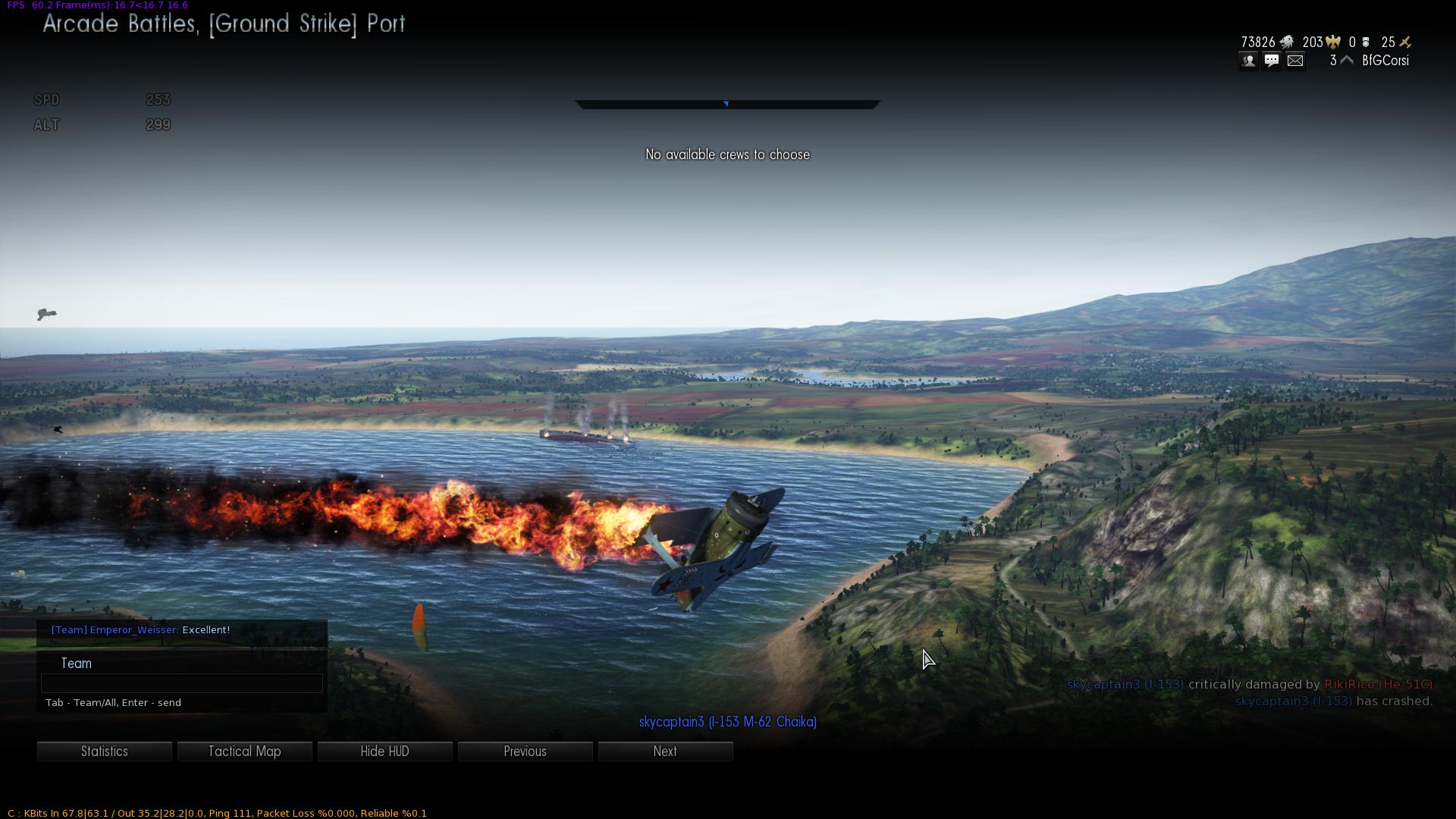1456x819 pixels.
Task: Hide the HUD
Action: click(x=384, y=752)
